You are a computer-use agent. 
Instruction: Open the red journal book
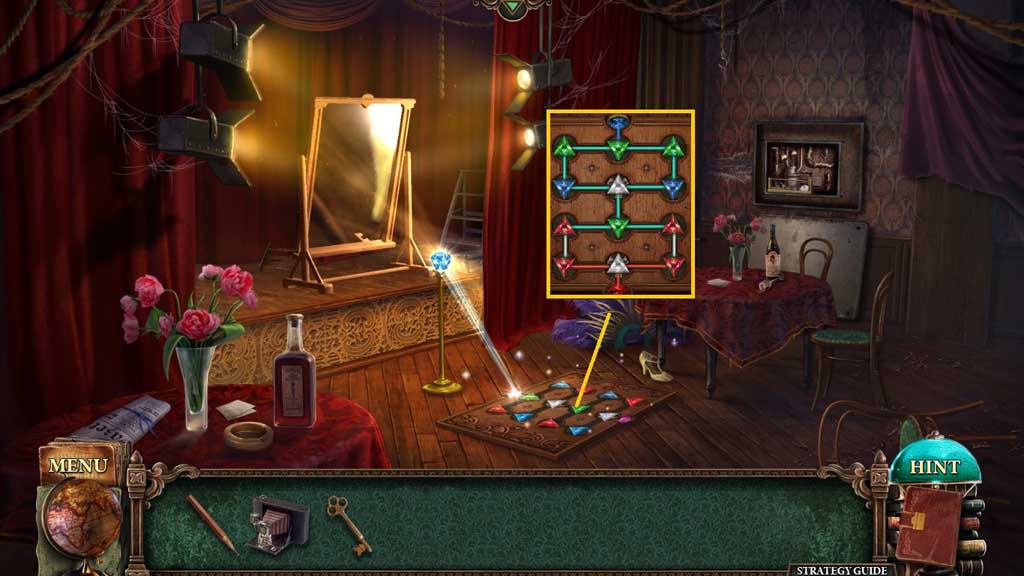tap(928, 524)
